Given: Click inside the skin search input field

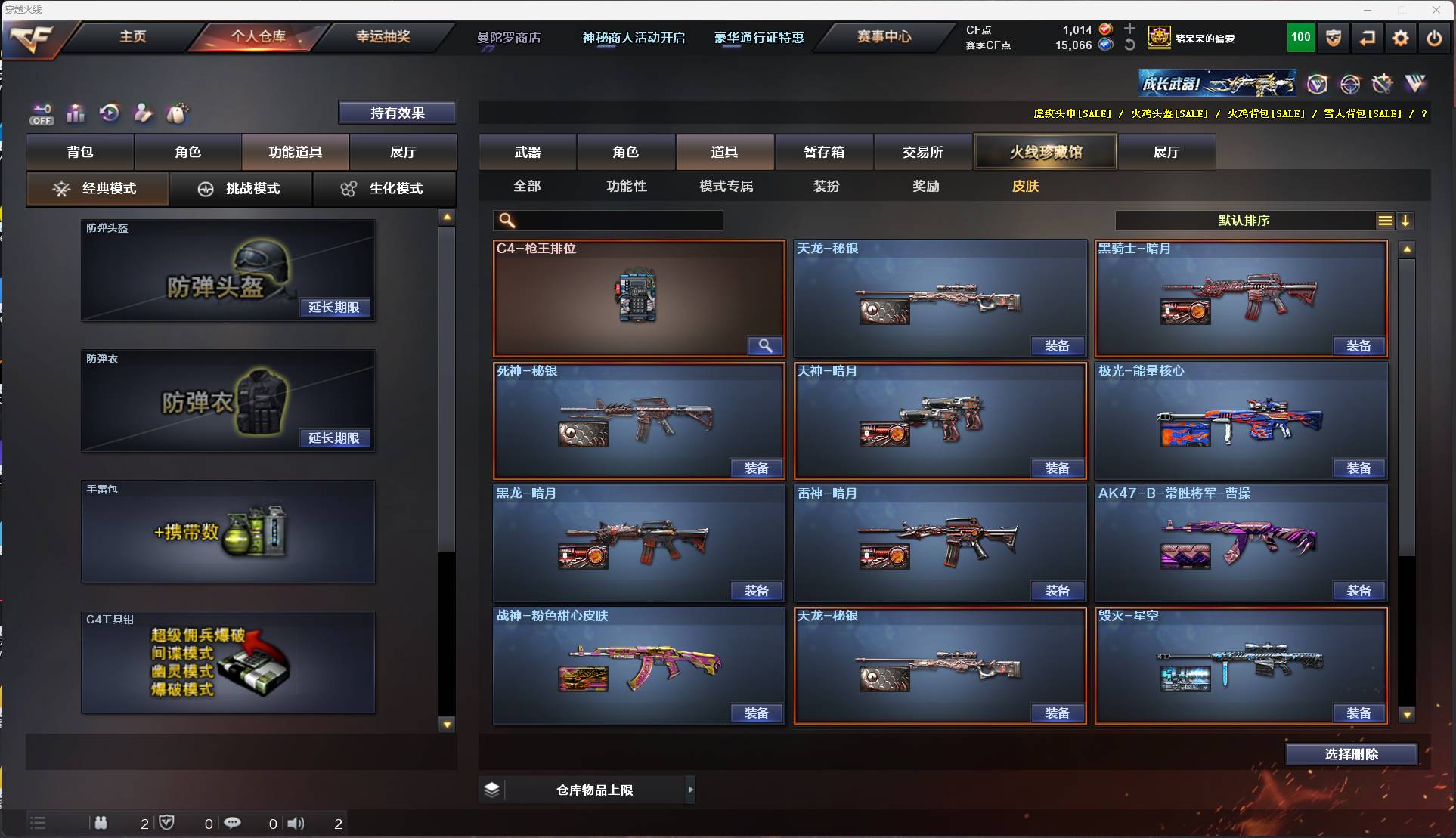Looking at the screenshot, I should point(612,221).
